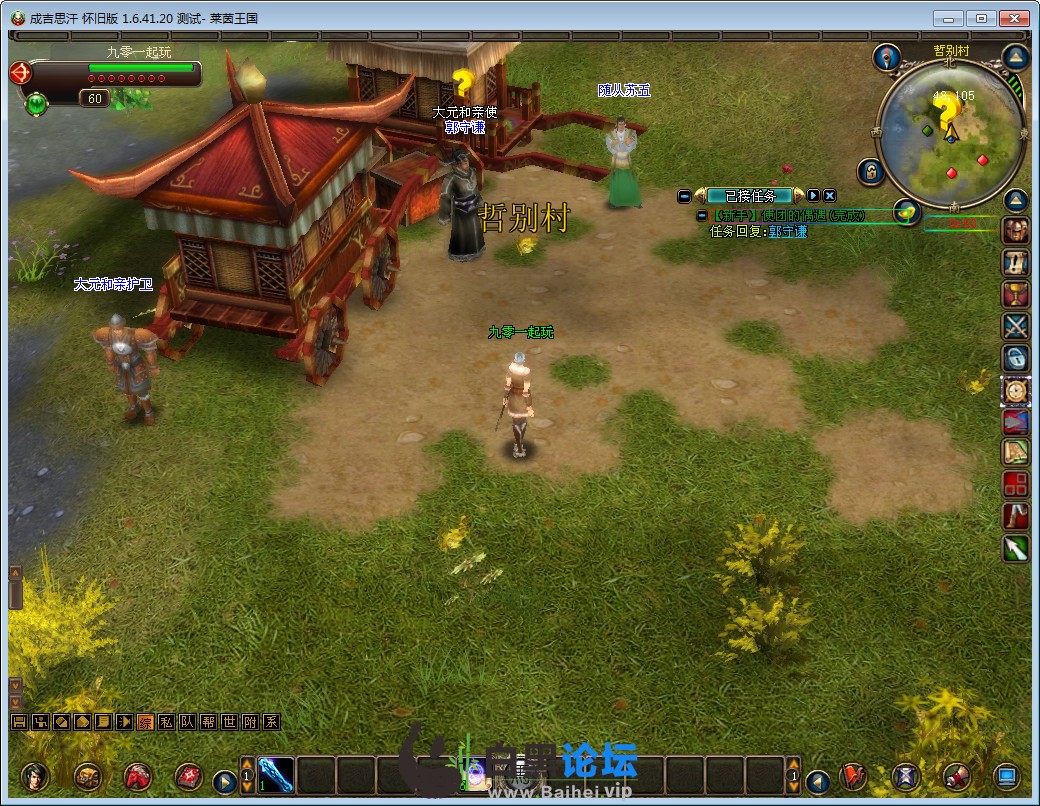Viewport: 1040px width, 806px height.
Task: Open the clock icon in sidebar
Action: click(1016, 390)
